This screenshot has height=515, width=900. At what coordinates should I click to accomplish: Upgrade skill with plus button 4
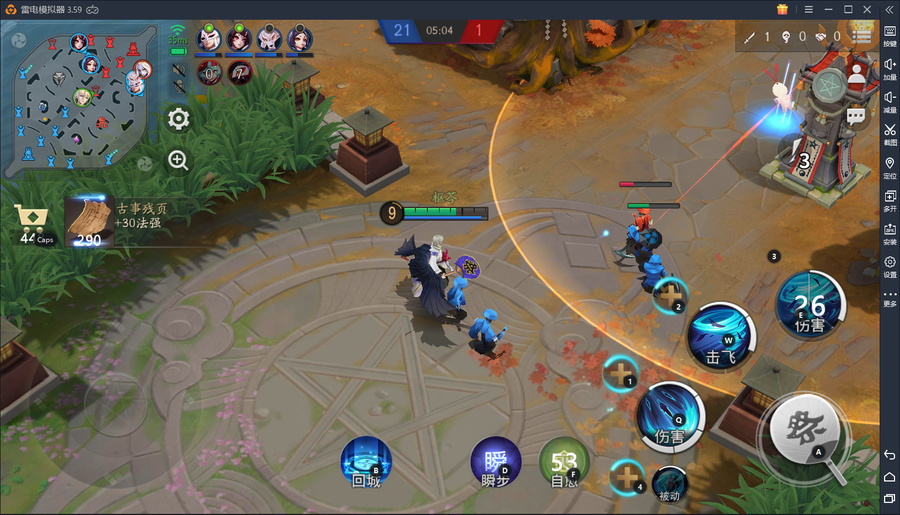pyautogui.click(x=627, y=477)
